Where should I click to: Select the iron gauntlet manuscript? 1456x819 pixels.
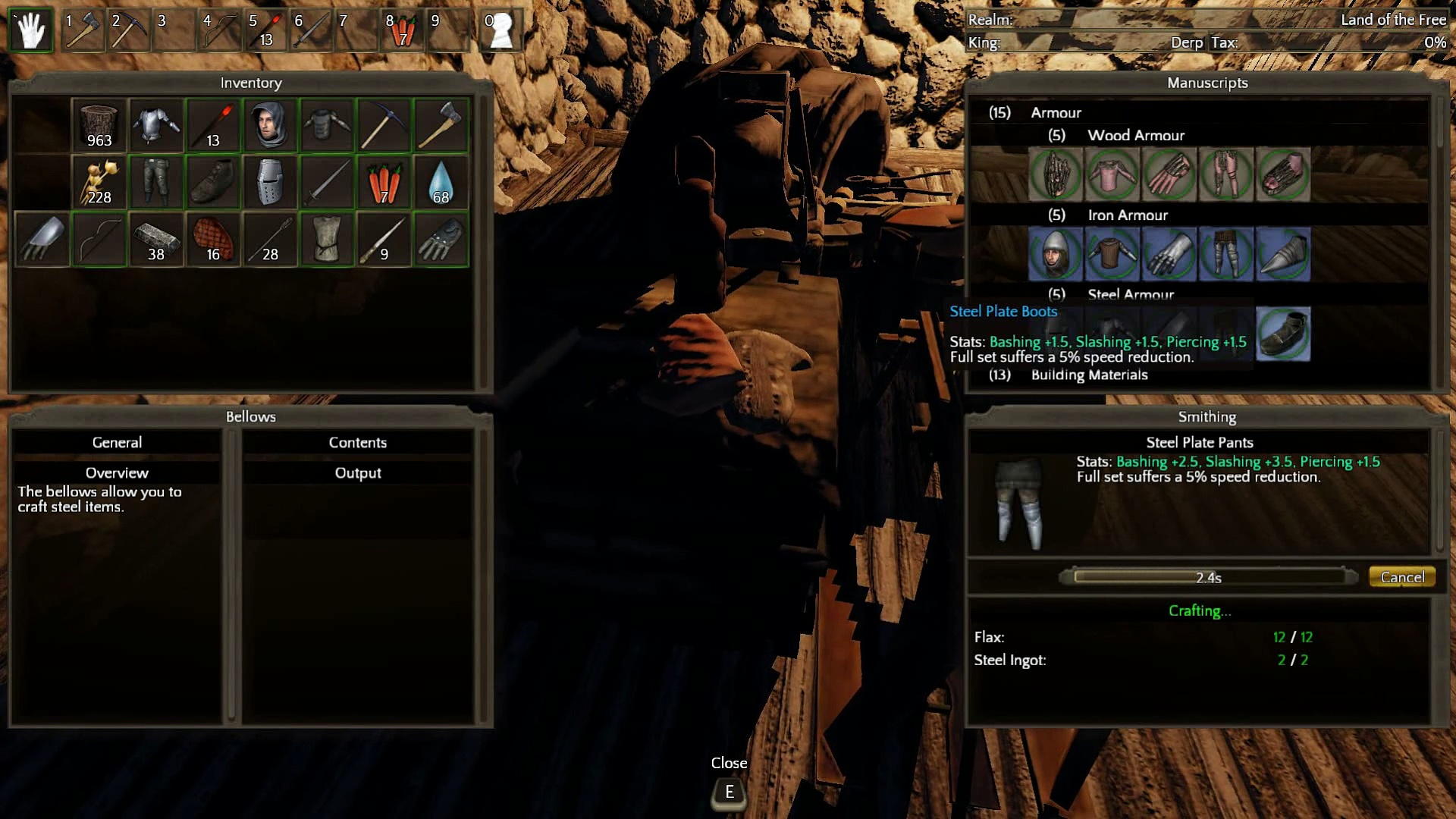point(1169,254)
